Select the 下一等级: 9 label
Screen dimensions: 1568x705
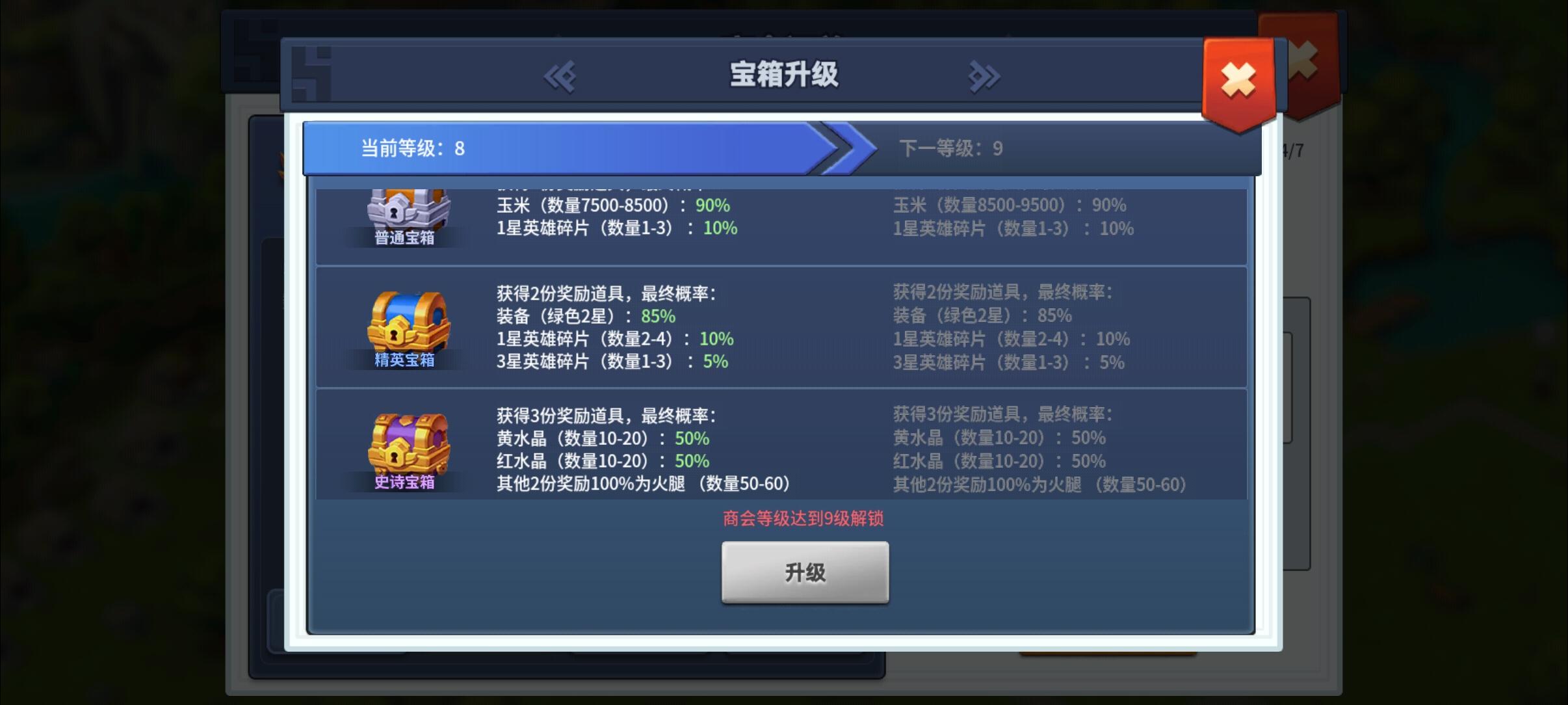[951, 148]
